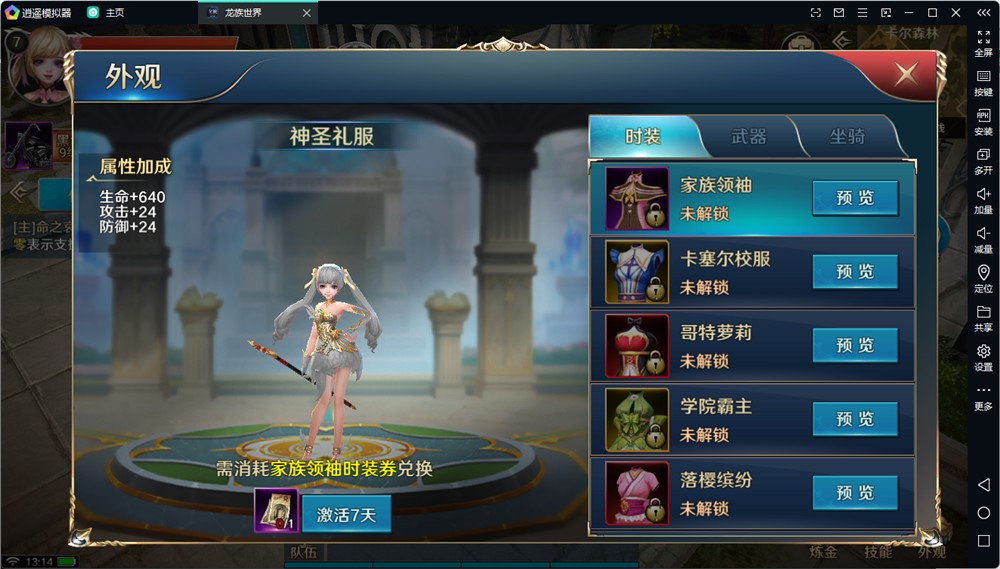Switch to the 武器 weapon tab
The width and height of the screenshot is (1000, 569).
pyautogui.click(x=748, y=137)
